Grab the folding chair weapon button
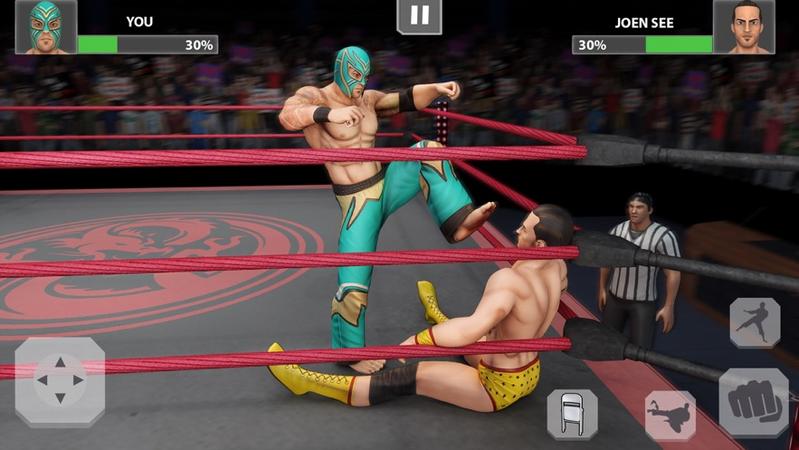Image resolution: width=799 pixels, height=450 pixels. click(x=572, y=414)
